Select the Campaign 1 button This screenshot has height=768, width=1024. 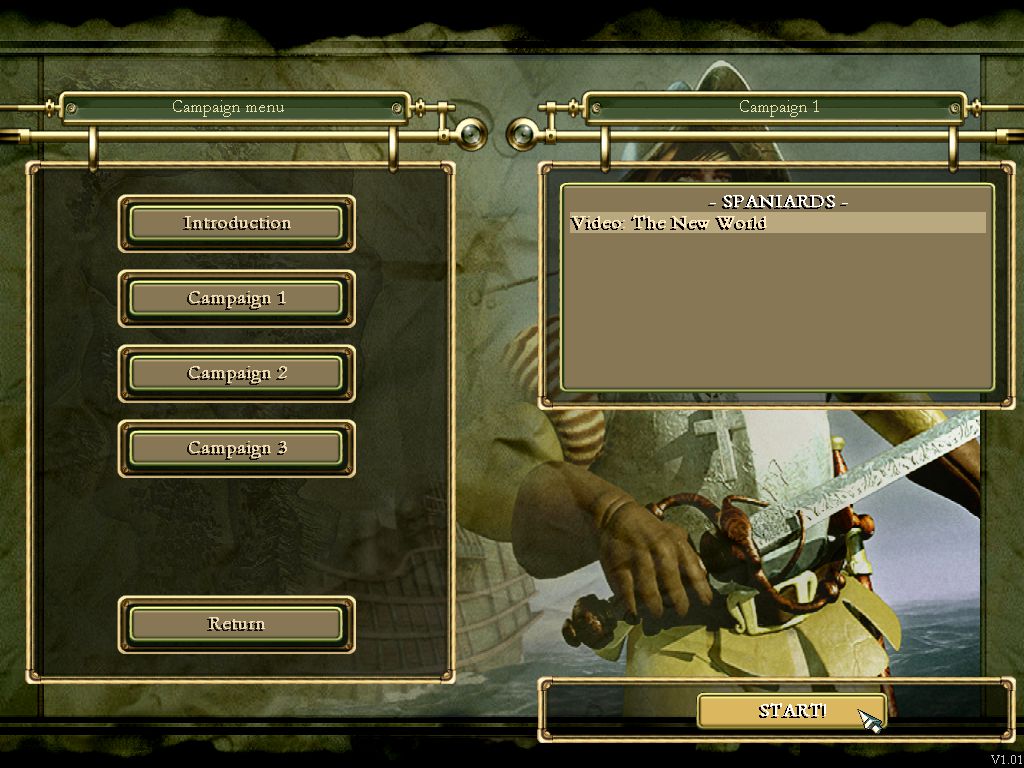point(237,298)
